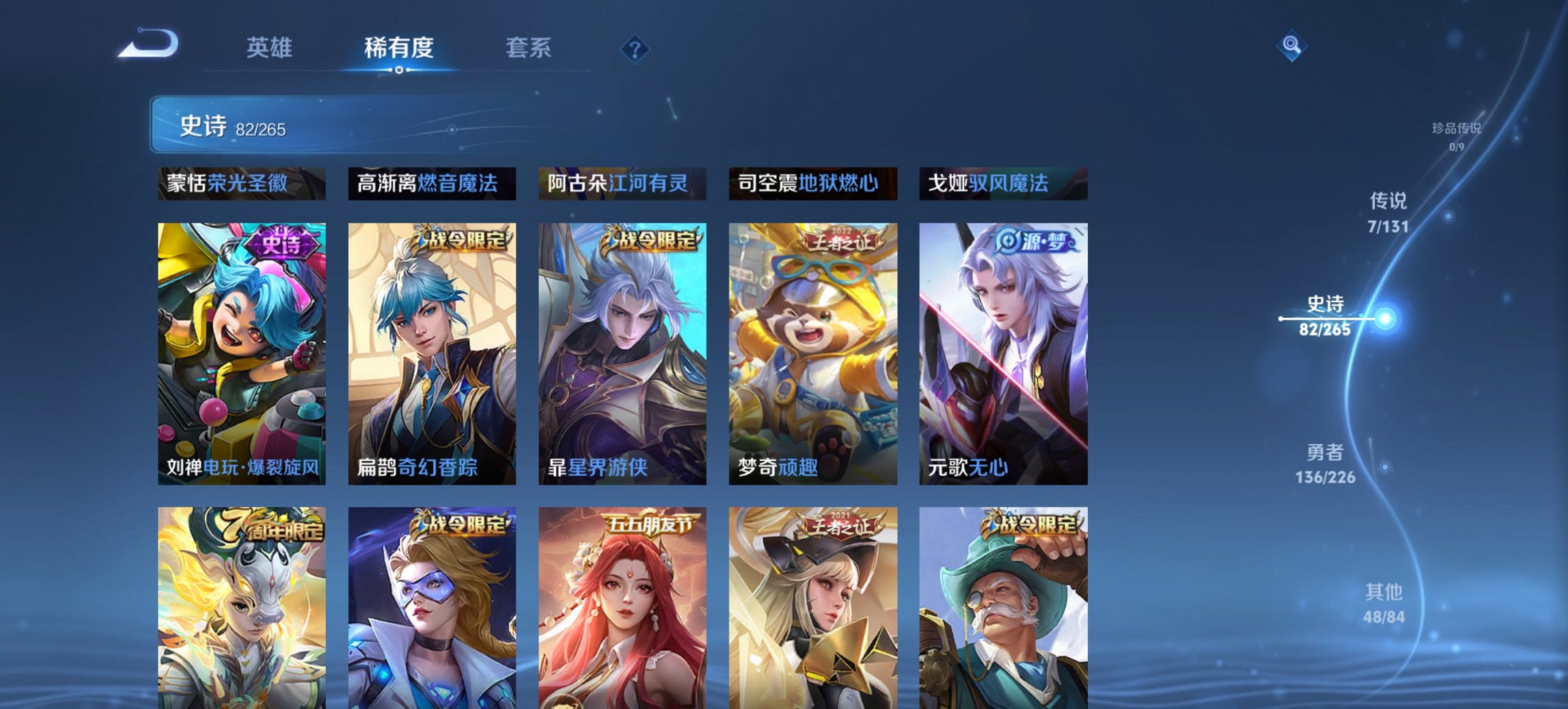The width and height of the screenshot is (1568, 709).
Task: Click the help question mark icon
Action: point(635,49)
